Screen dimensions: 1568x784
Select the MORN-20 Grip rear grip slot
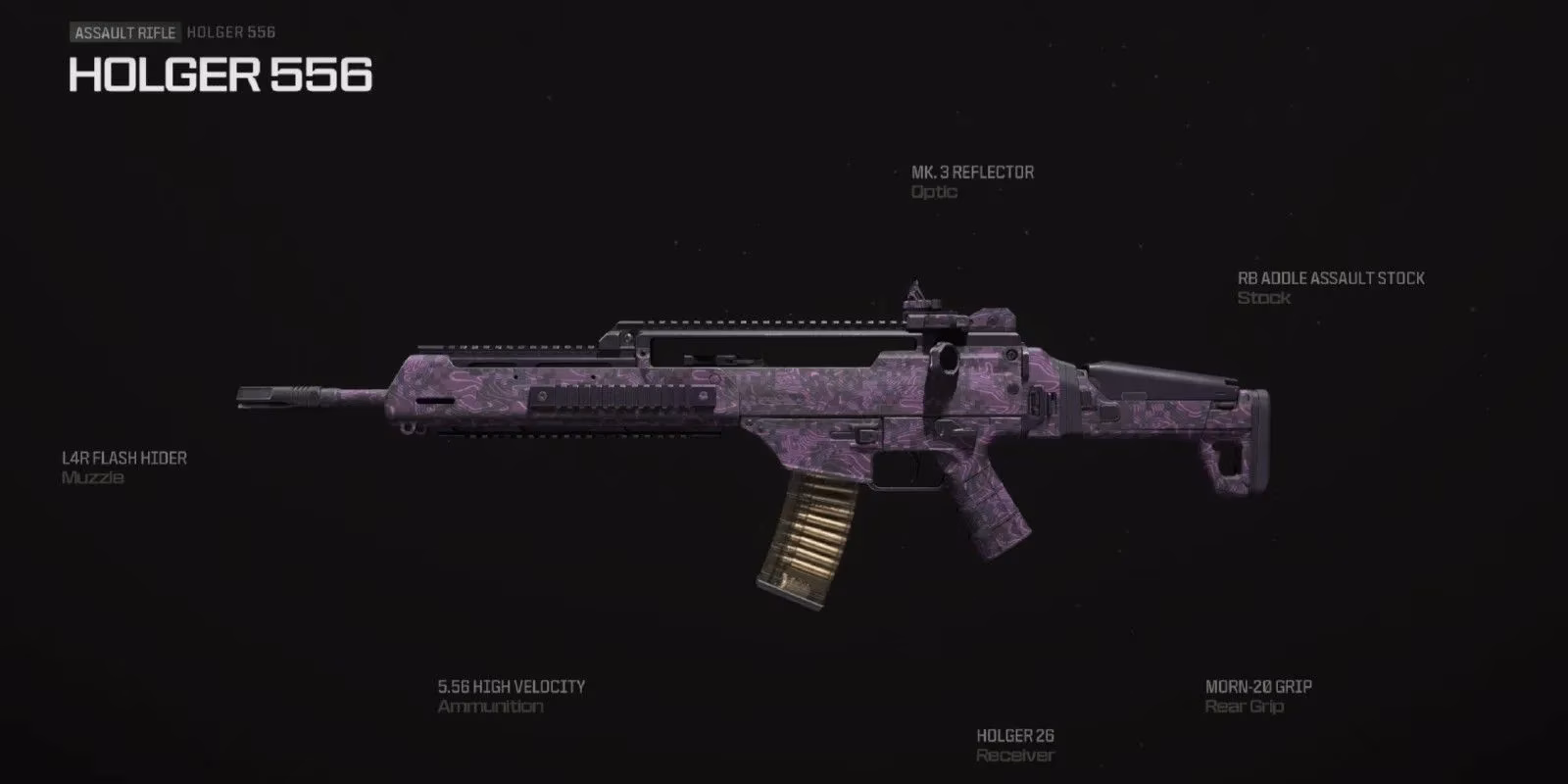tap(1257, 686)
